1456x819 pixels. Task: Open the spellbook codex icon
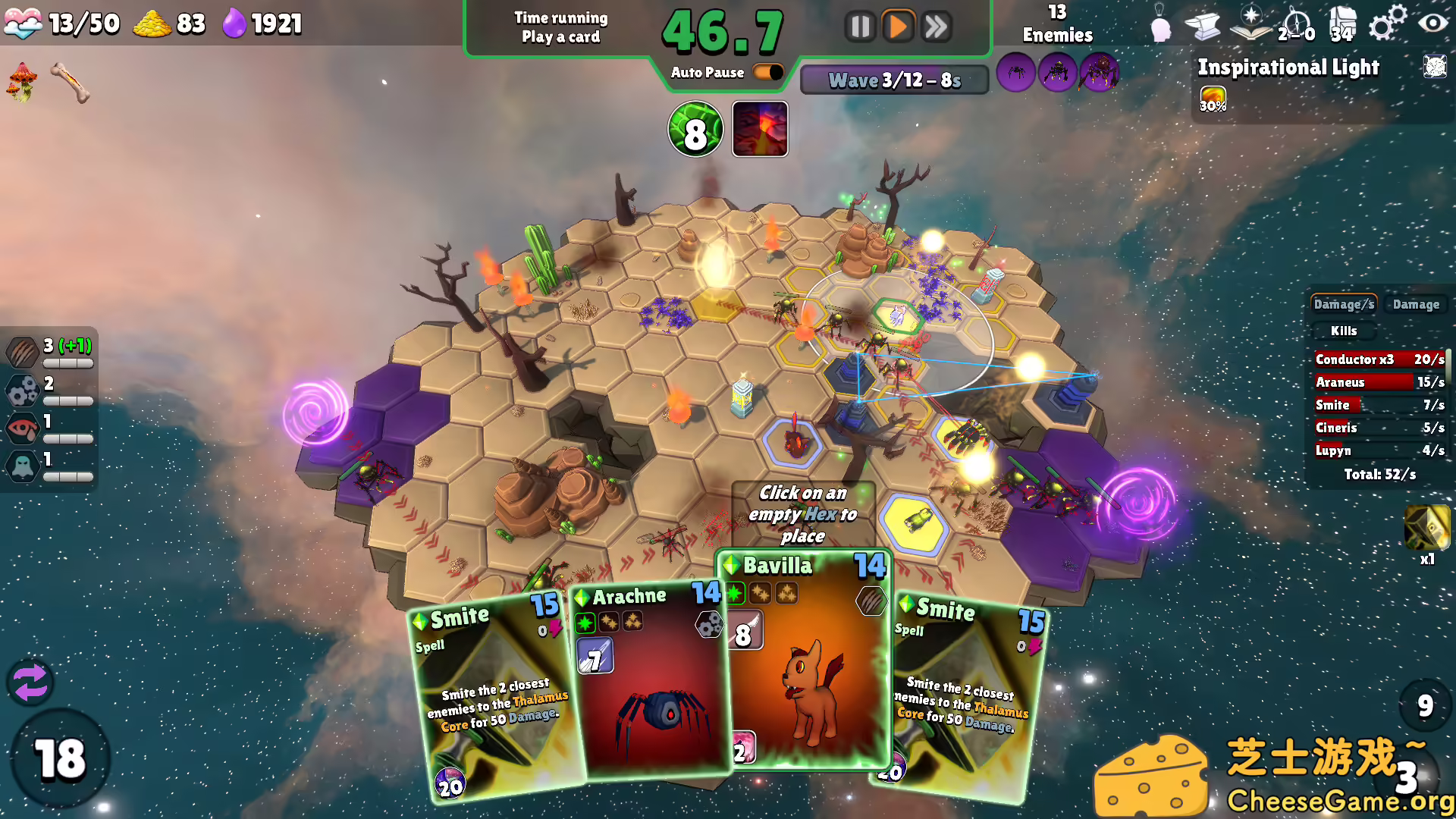pyautogui.click(x=1250, y=24)
